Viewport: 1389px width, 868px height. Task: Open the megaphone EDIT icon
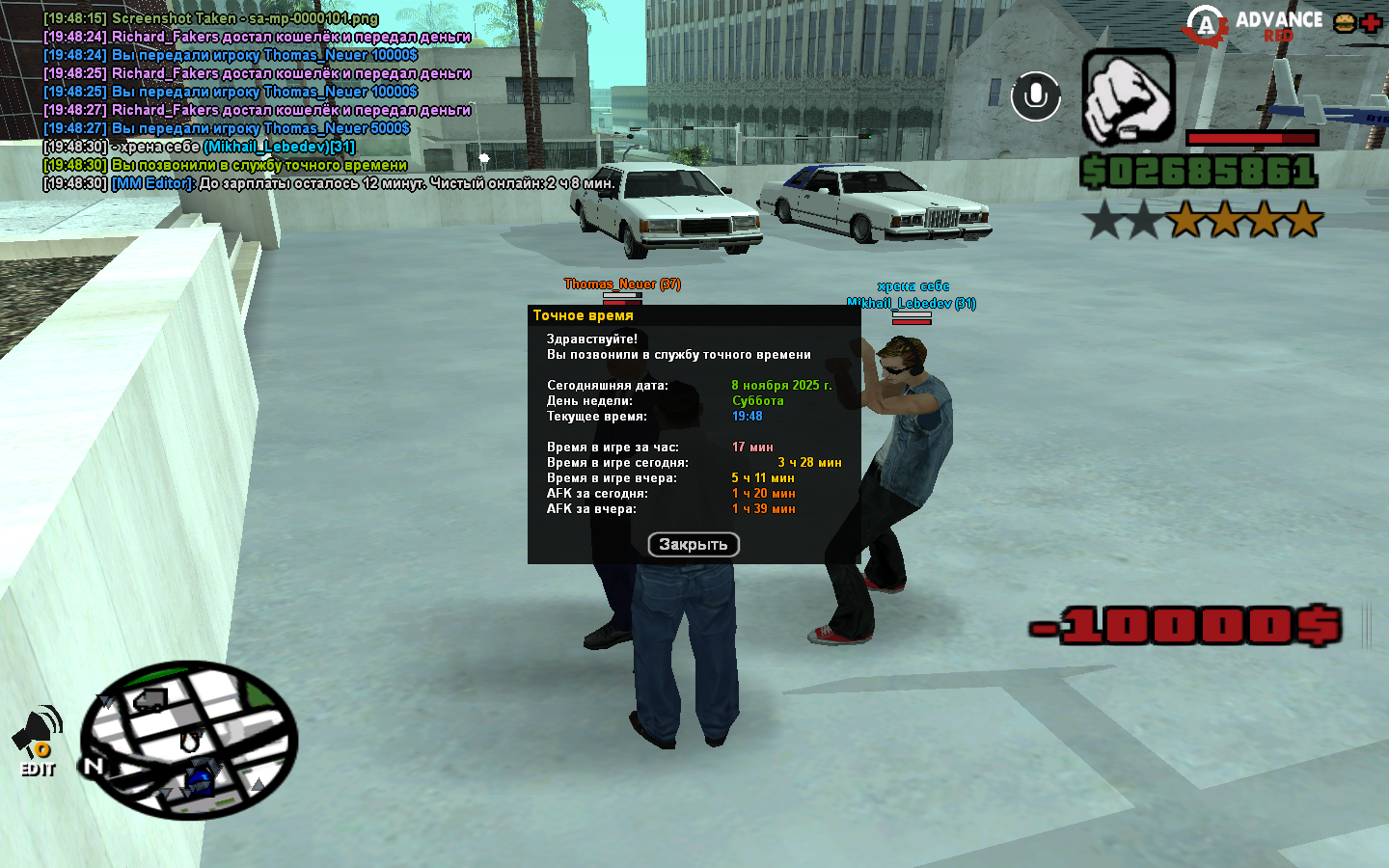click(38, 741)
